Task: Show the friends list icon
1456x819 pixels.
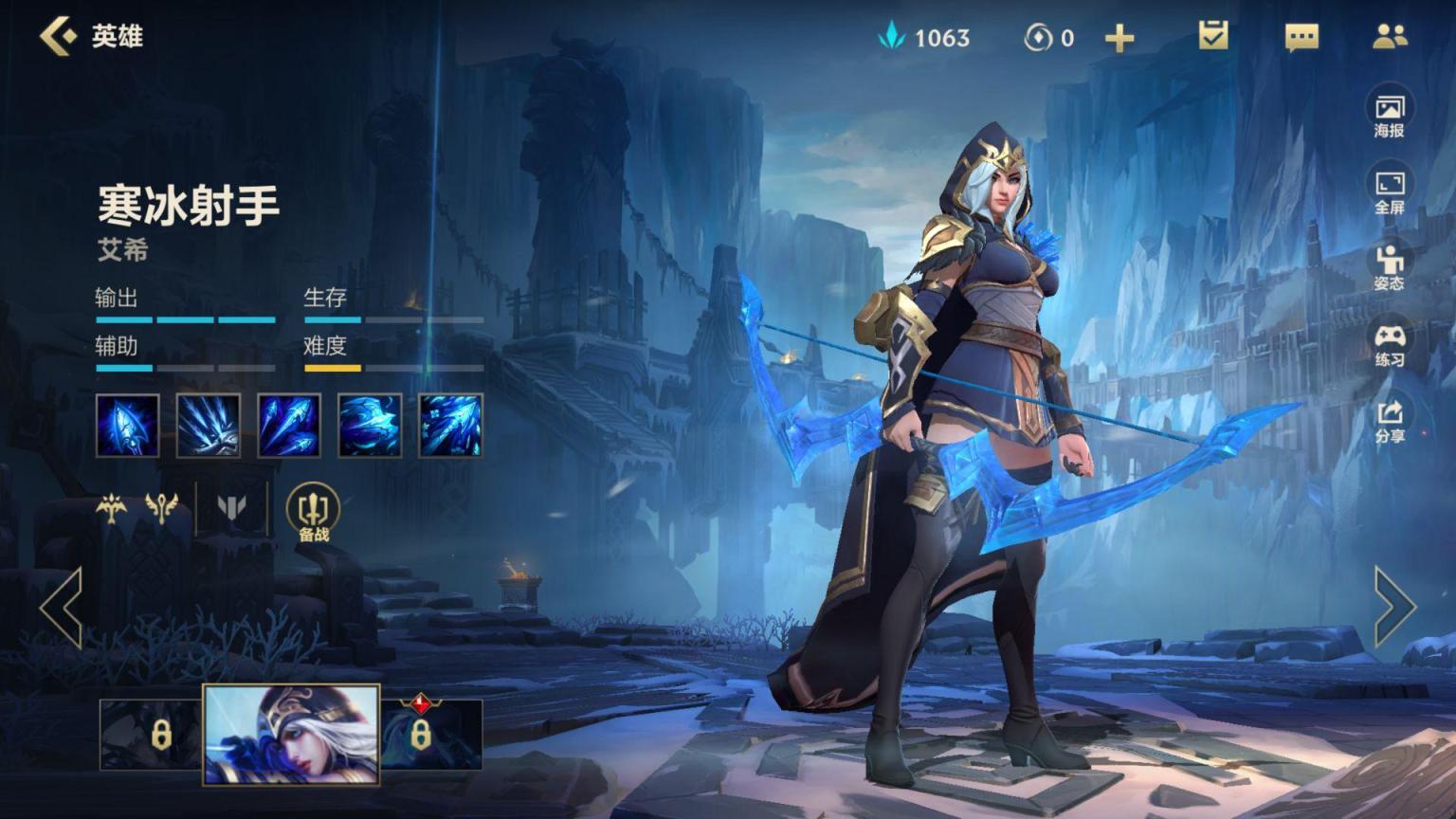Action: tap(1390, 36)
